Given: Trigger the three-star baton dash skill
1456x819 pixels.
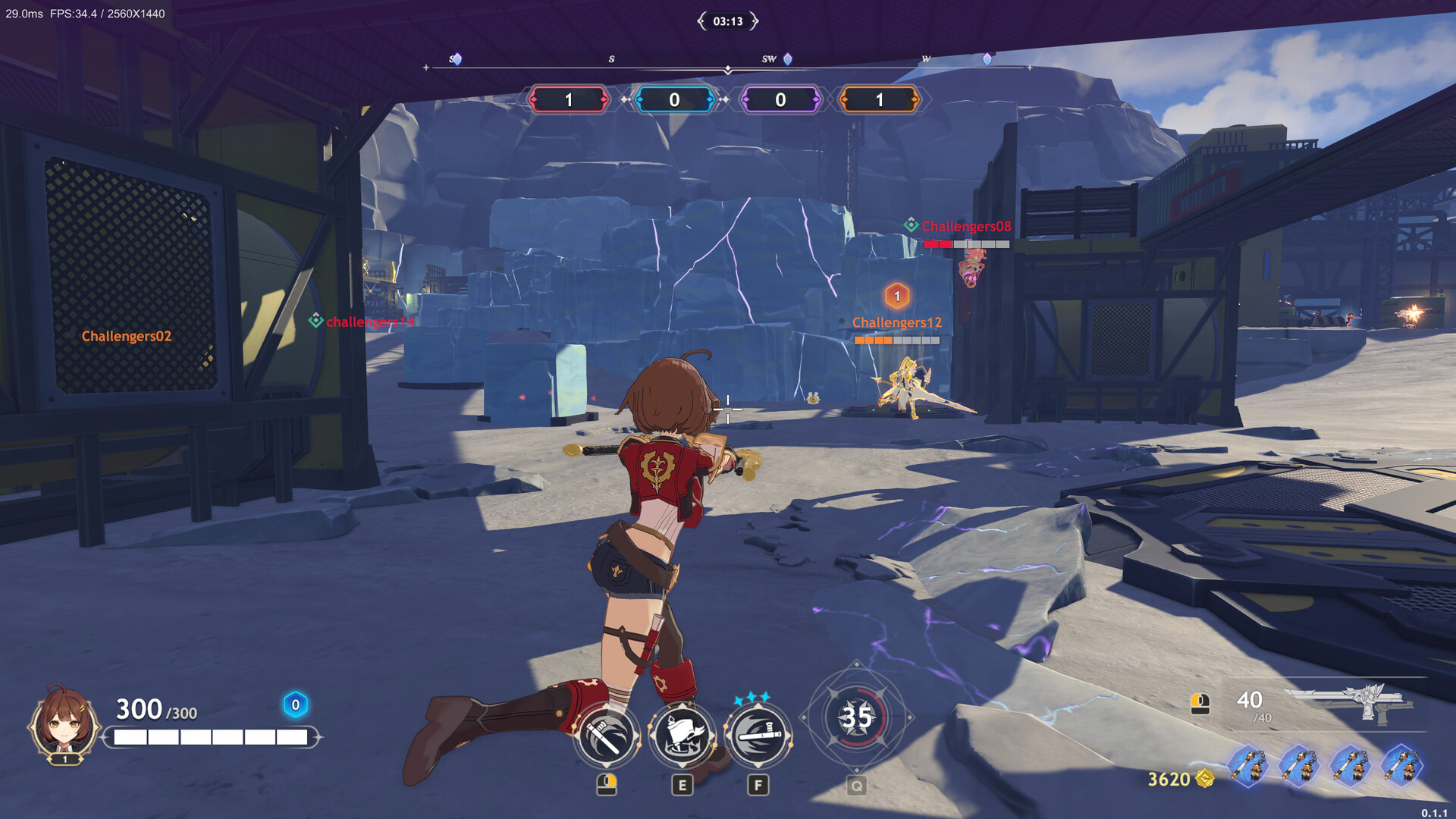Looking at the screenshot, I should click(x=758, y=736).
